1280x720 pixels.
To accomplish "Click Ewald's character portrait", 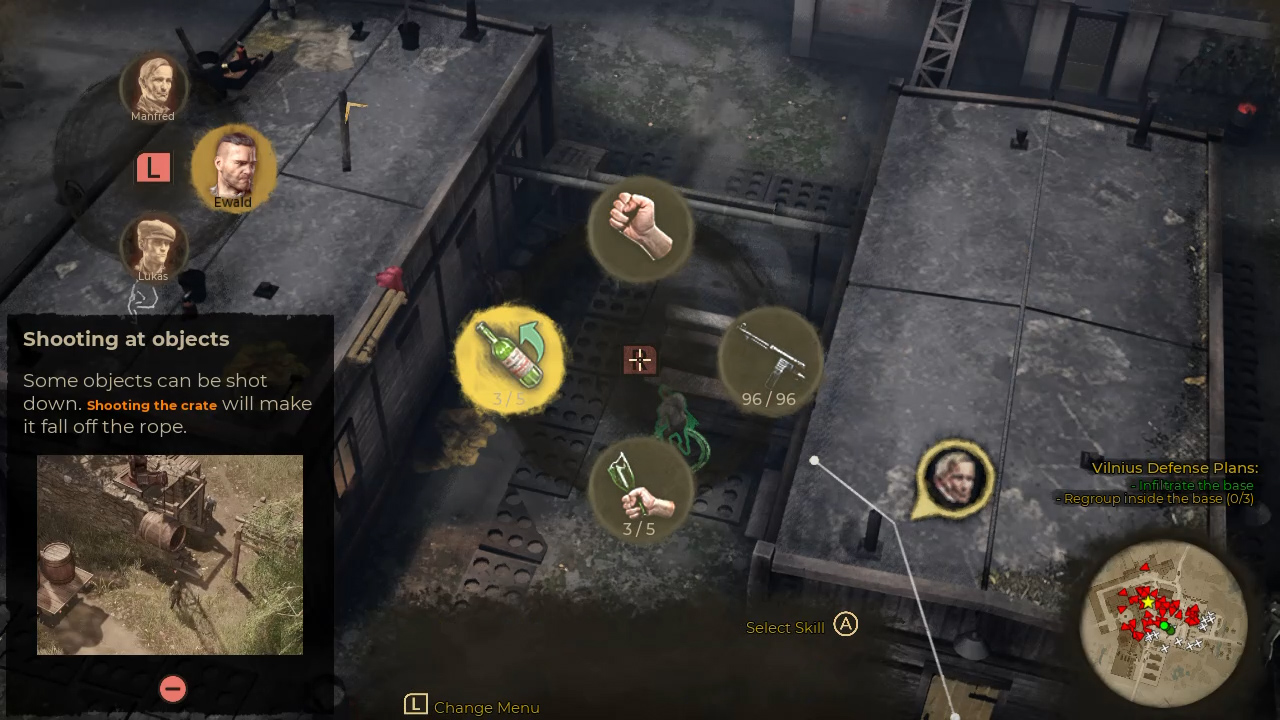I will coord(233,166).
